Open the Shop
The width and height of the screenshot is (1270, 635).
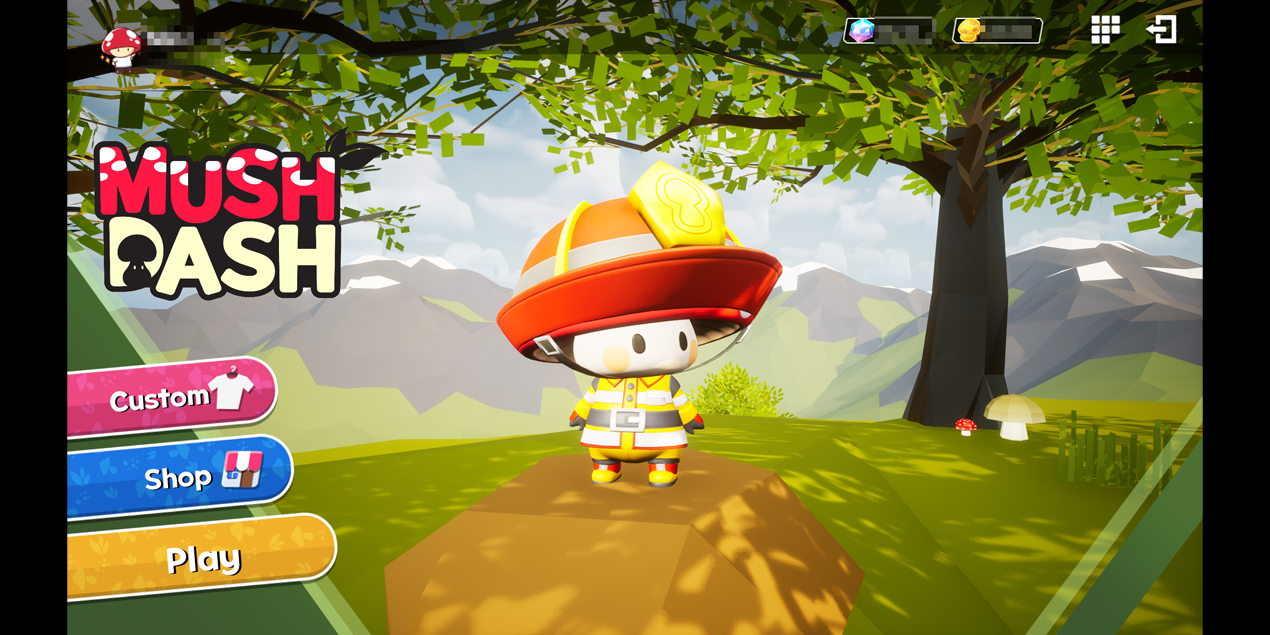(x=180, y=476)
